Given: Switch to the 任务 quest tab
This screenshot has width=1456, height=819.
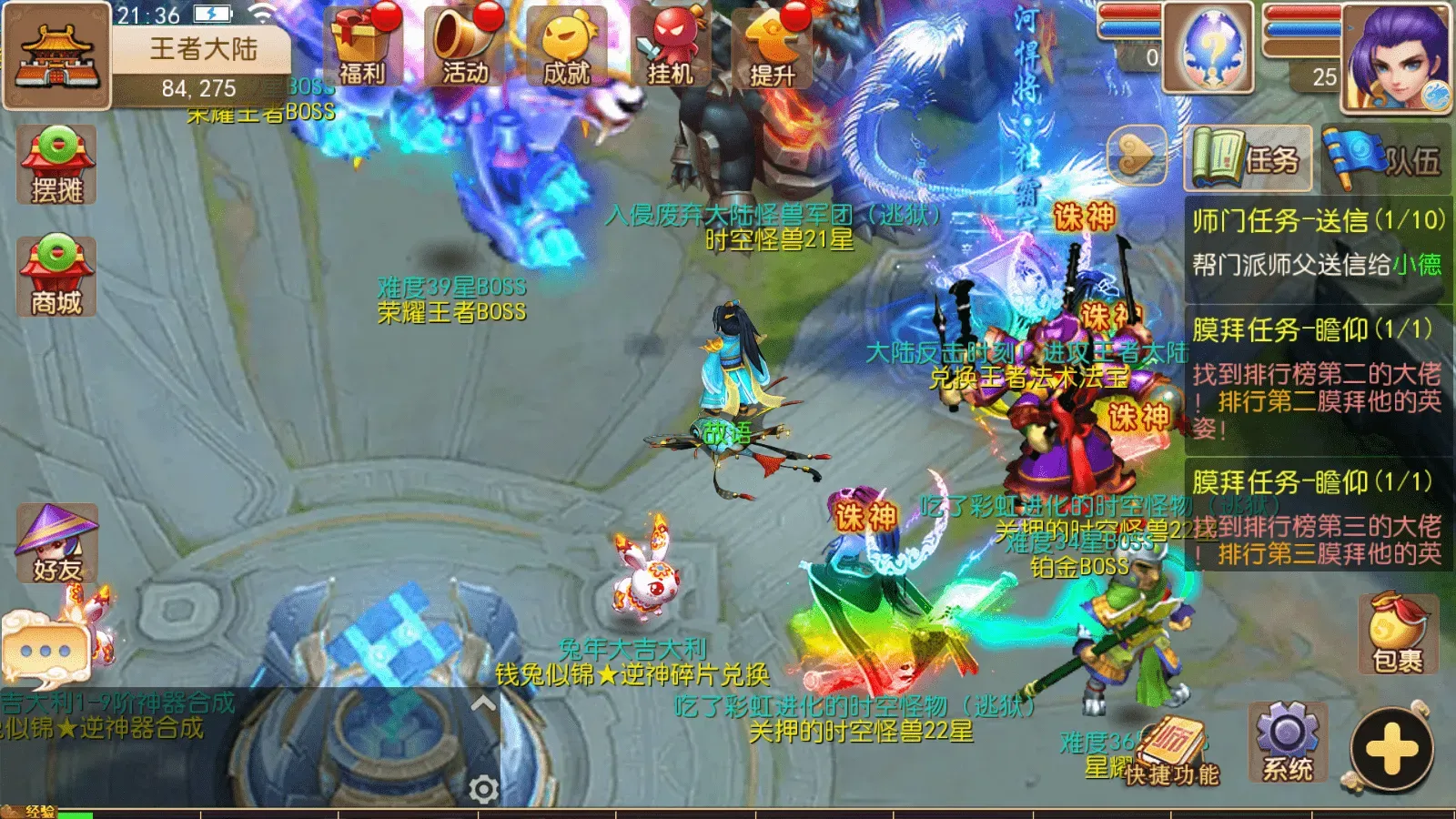Looking at the screenshot, I should click(1249, 159).
